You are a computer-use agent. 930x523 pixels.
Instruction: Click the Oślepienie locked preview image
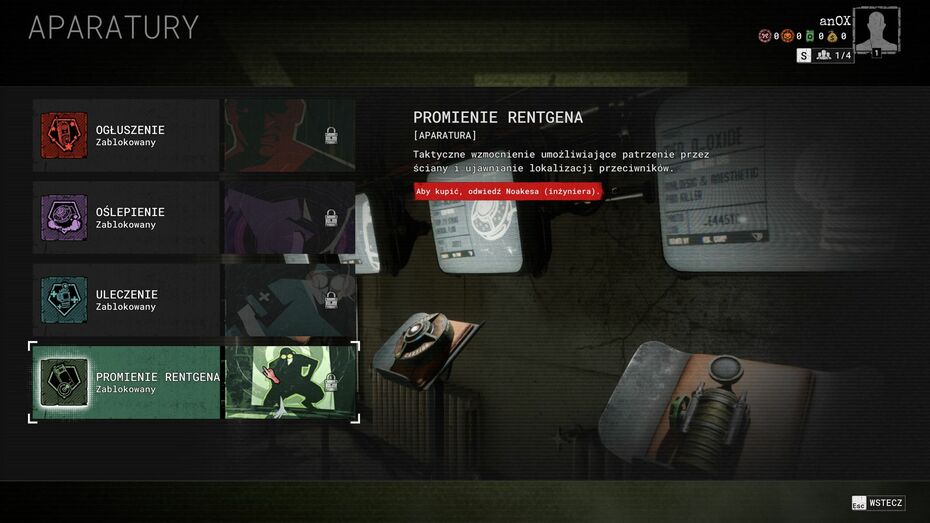290,217
